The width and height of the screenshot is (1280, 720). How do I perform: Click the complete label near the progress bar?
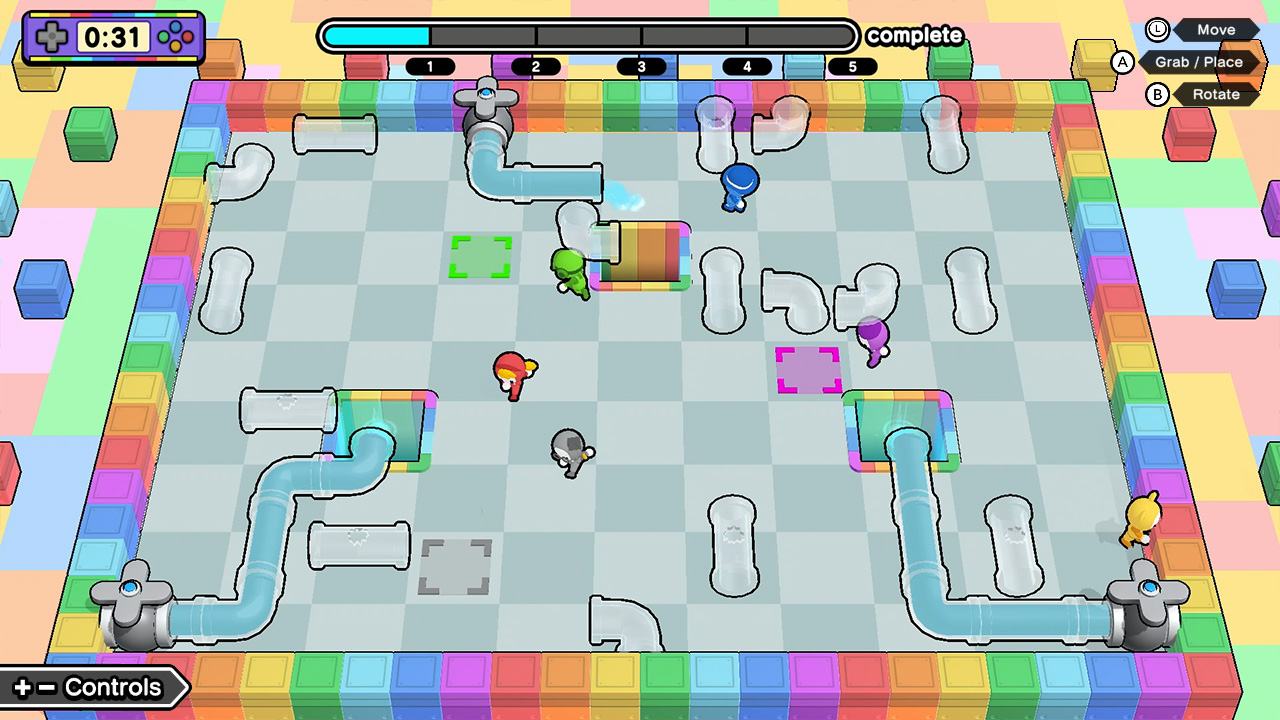pos(915,36)
